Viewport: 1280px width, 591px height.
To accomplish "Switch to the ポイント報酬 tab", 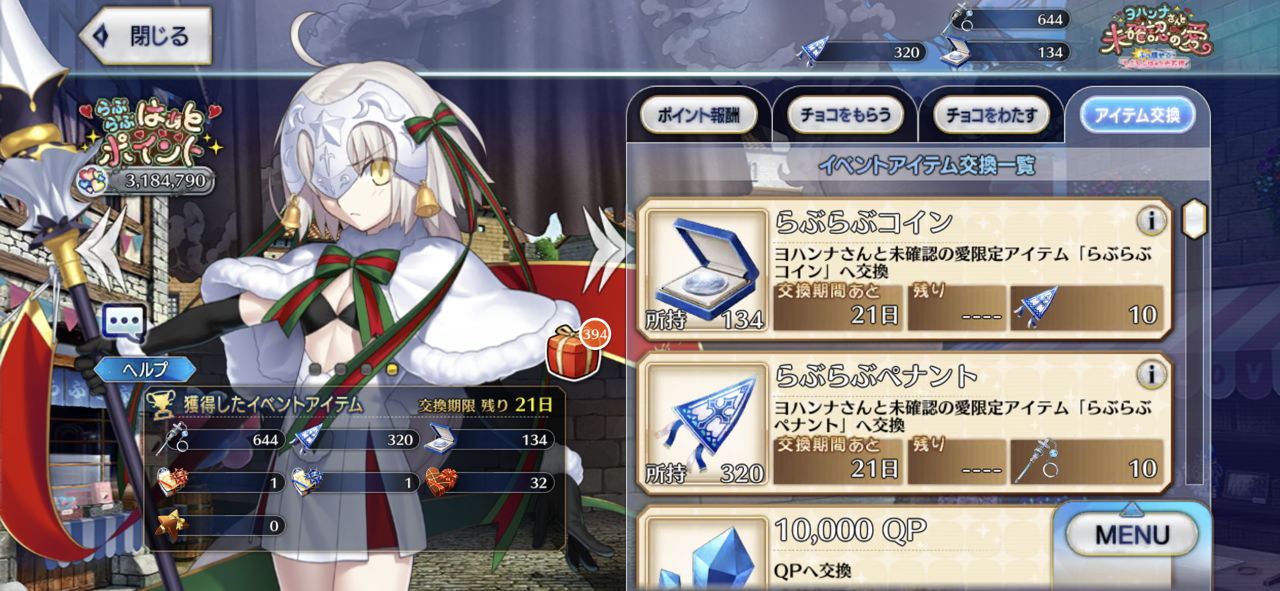I will coord(698,116).
